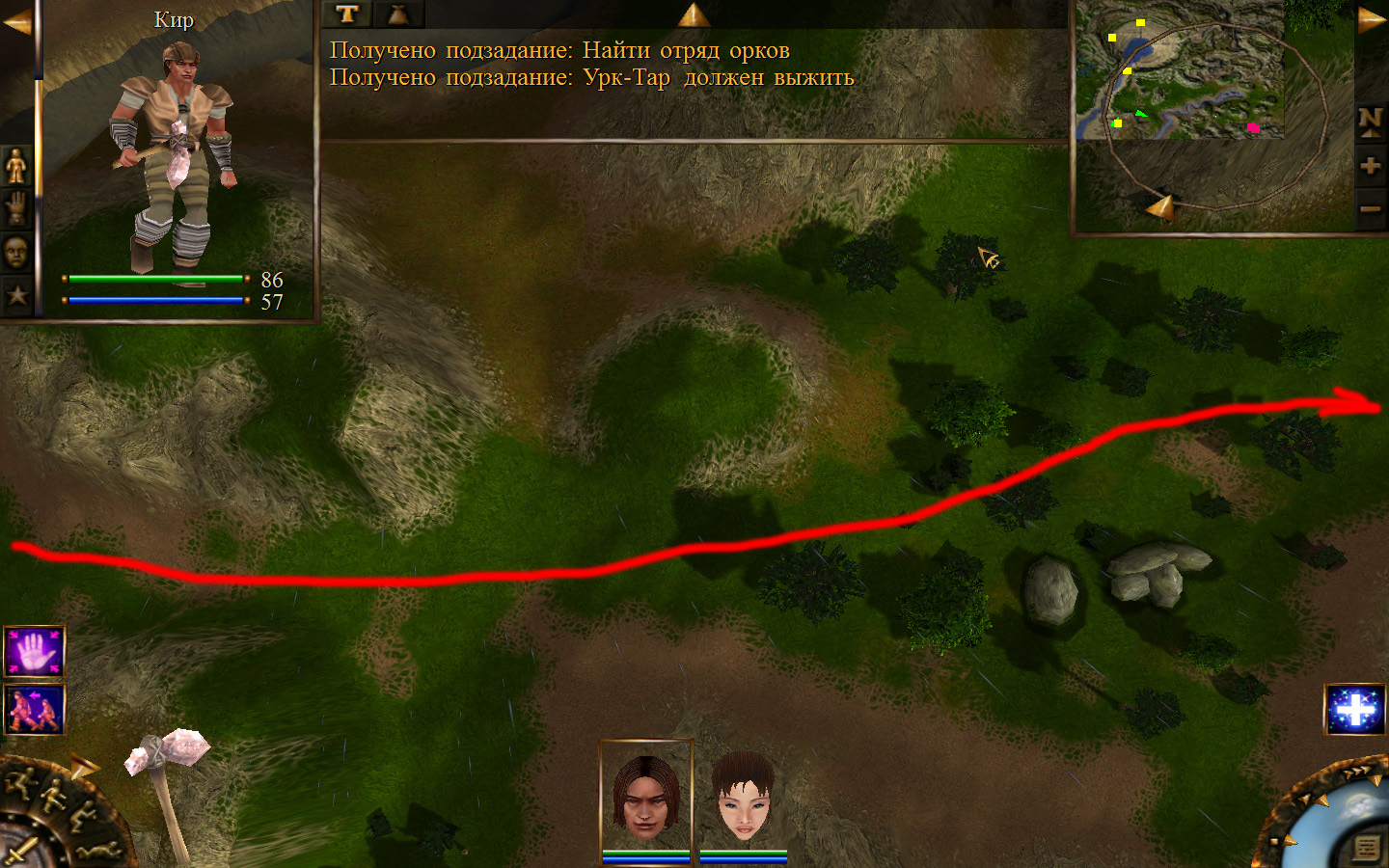
Task: Open the star icon panel
Action: pos(16,295)
